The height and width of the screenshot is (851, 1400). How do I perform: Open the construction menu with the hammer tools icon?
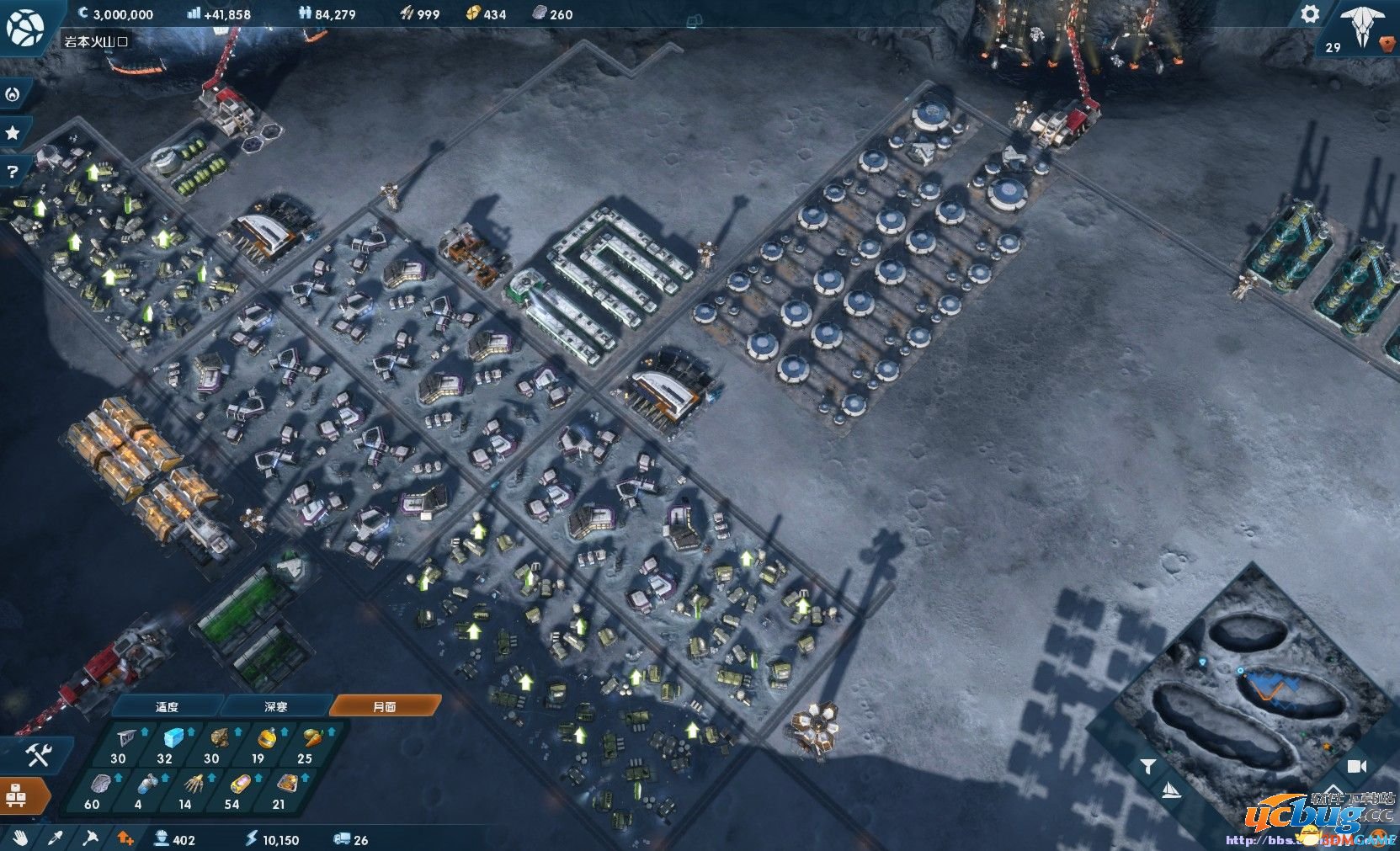point(37,755)
